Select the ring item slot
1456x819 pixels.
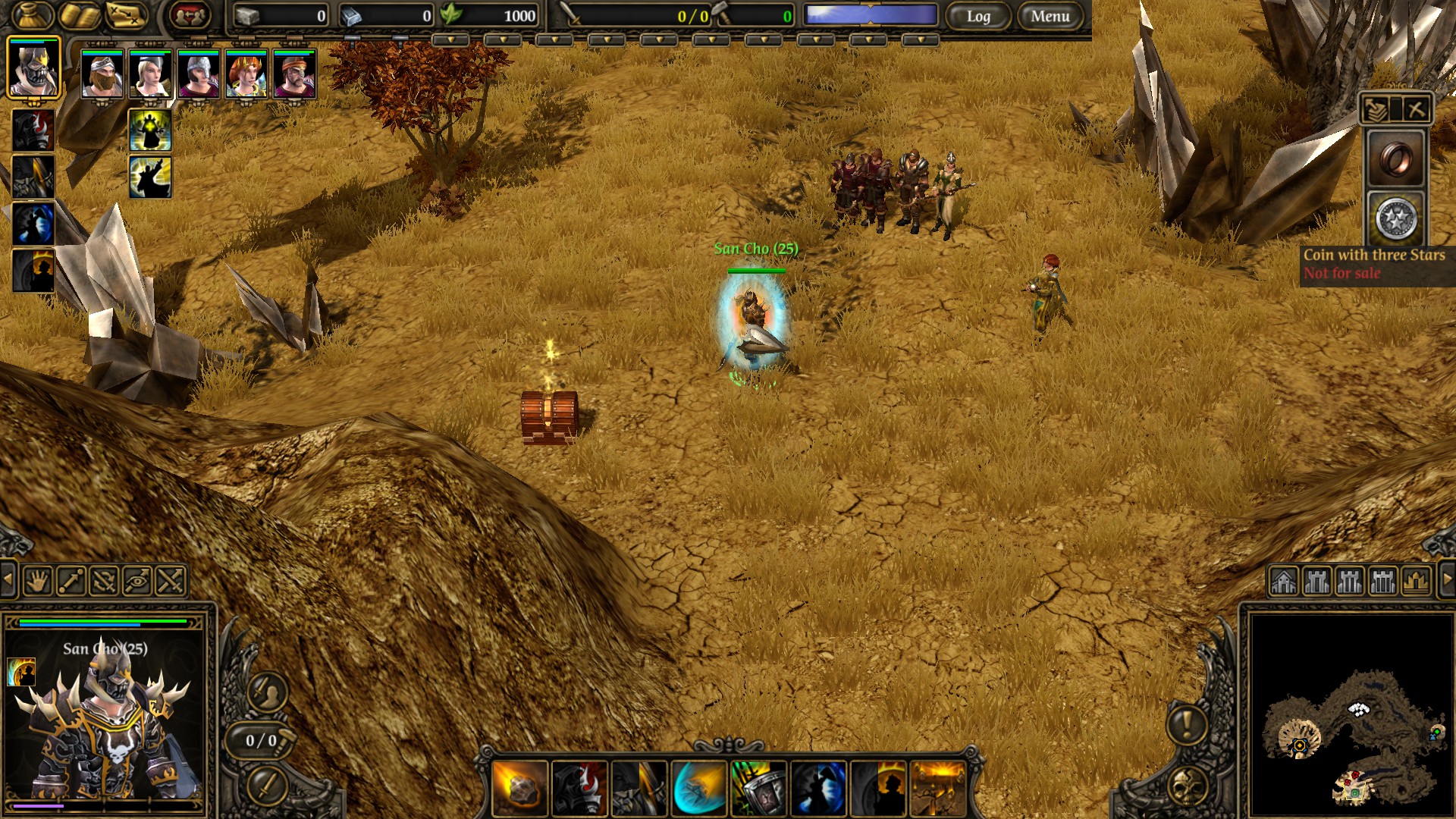point(1396,158)
